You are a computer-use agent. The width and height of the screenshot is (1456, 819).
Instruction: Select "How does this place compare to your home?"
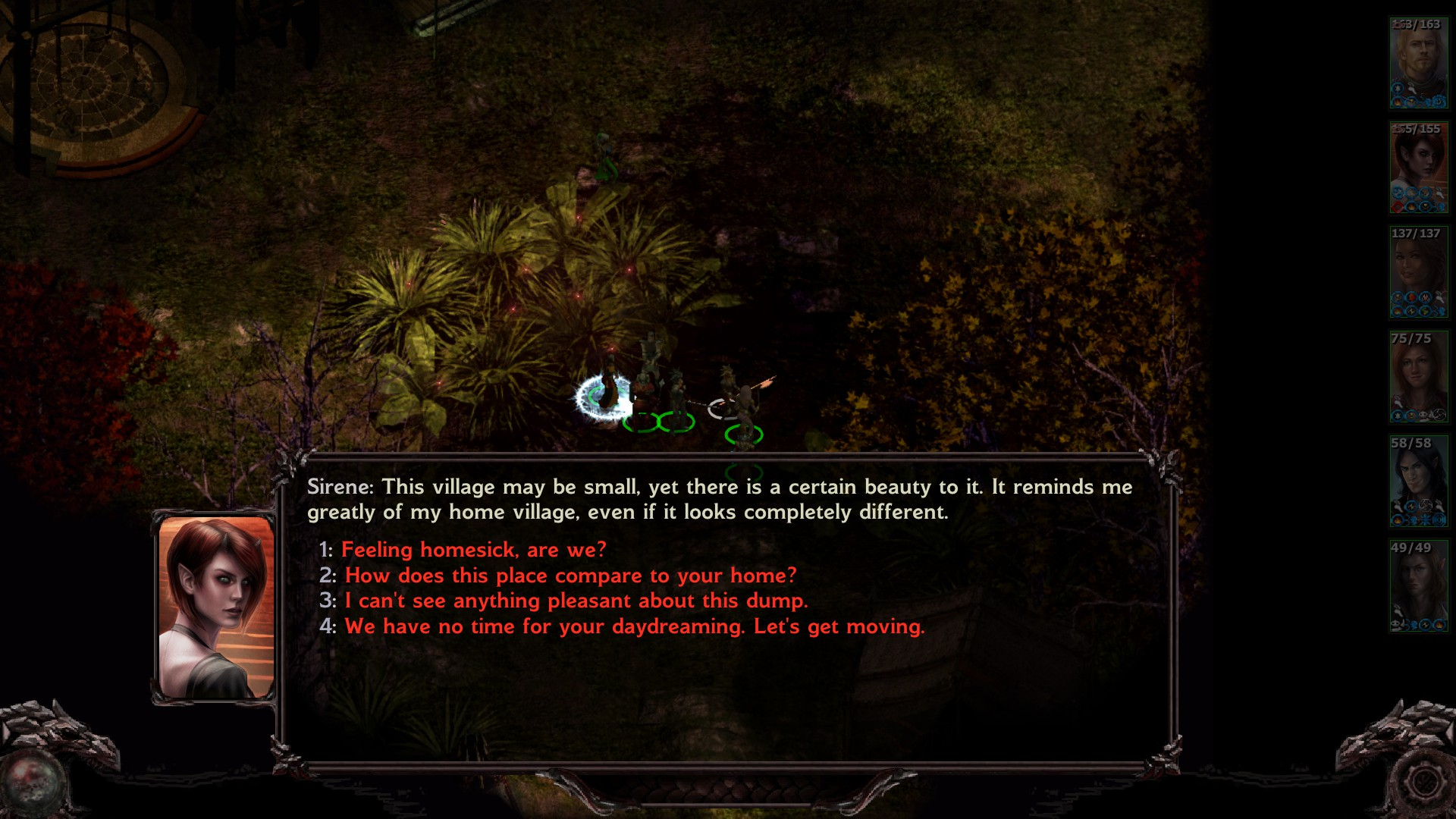570,576
